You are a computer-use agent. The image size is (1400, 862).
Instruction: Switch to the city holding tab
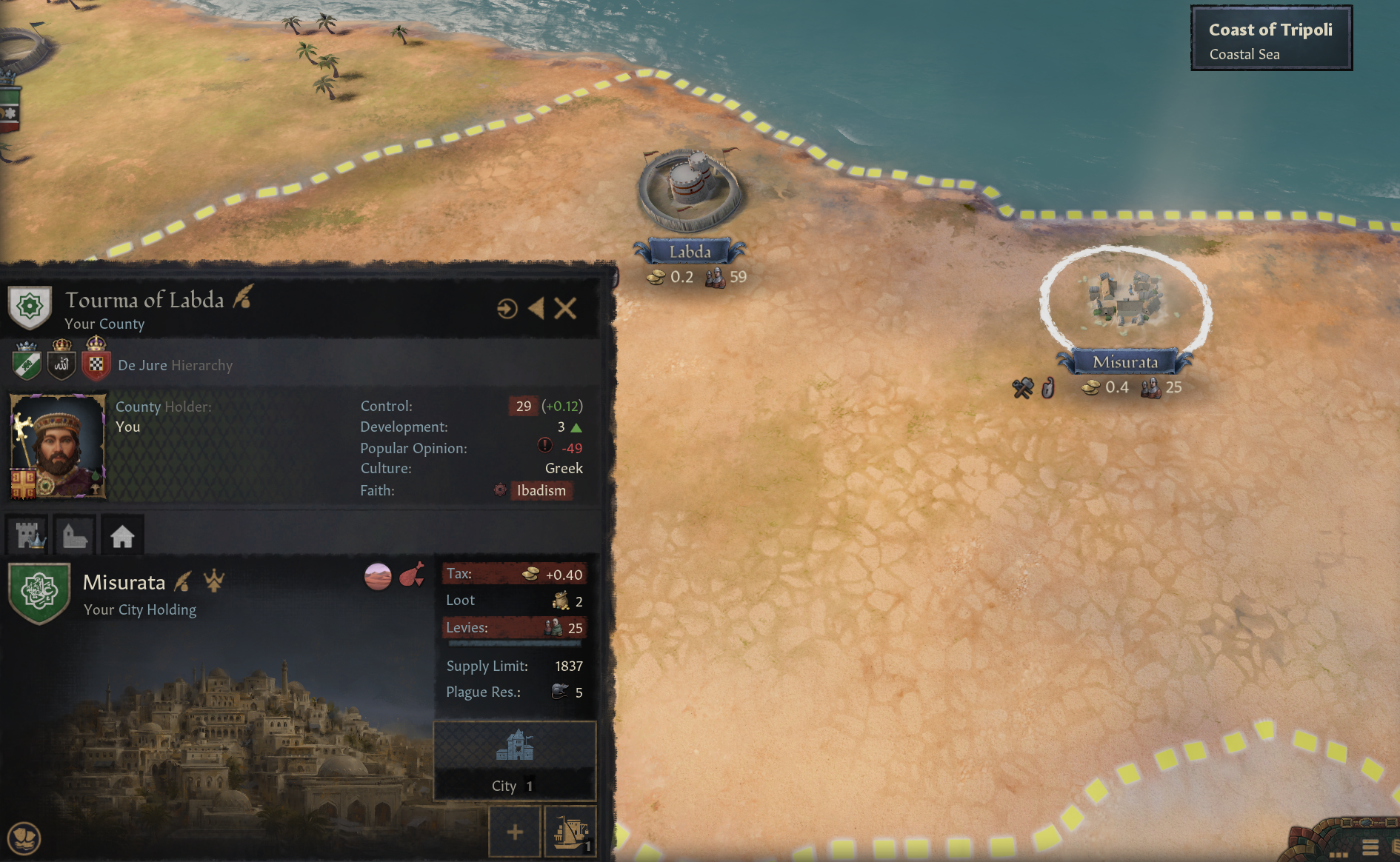122,535
